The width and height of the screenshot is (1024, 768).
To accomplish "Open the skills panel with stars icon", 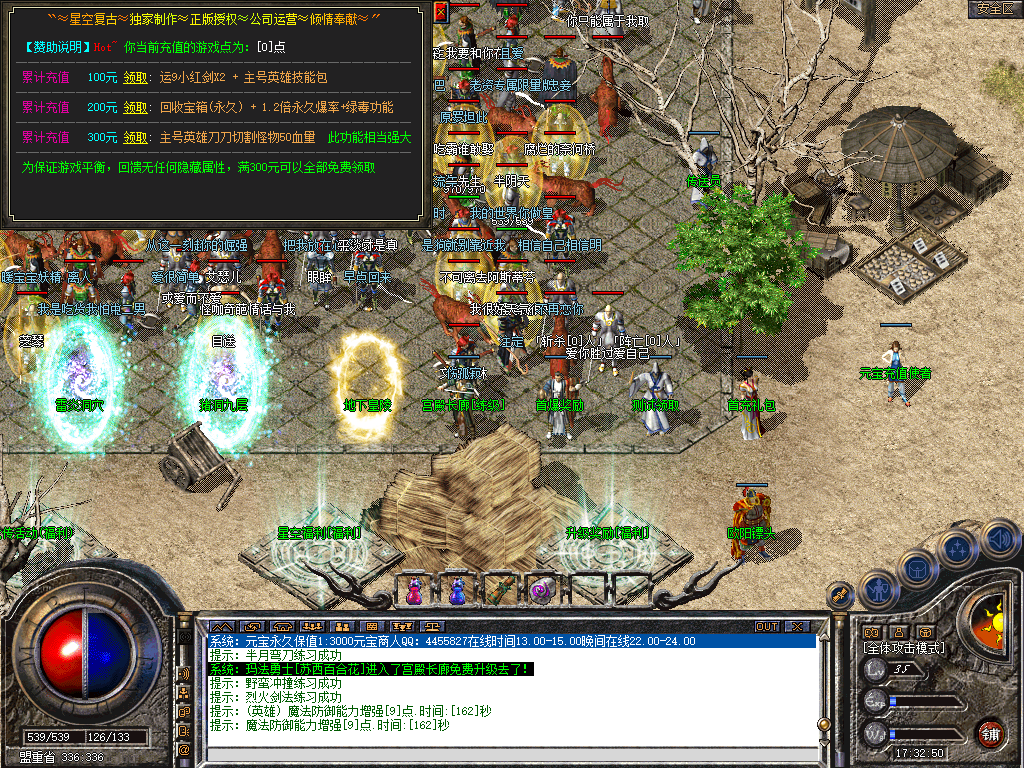I will coord(958,549).
